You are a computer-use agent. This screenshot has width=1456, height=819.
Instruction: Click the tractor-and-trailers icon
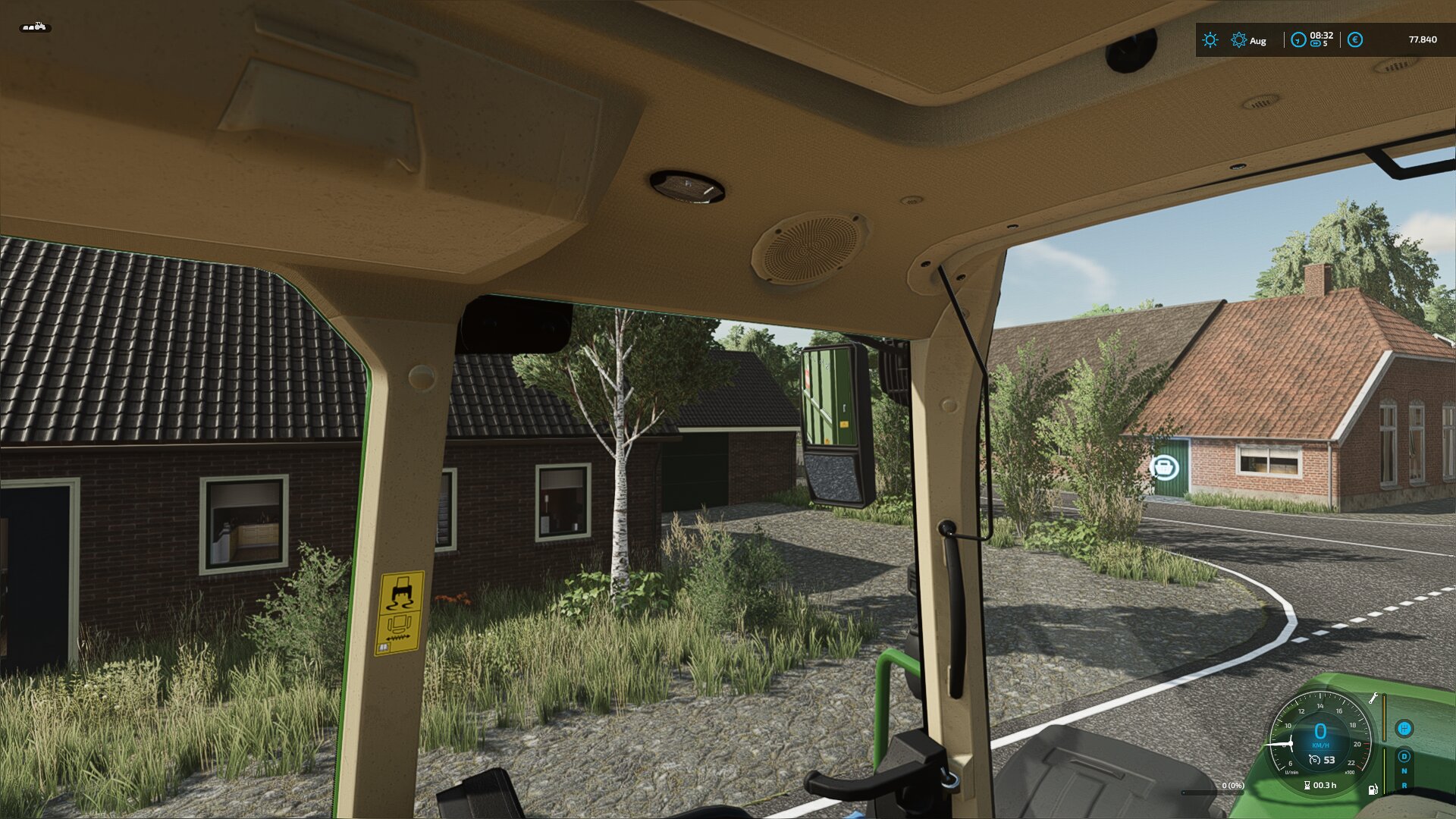(35, 27)
